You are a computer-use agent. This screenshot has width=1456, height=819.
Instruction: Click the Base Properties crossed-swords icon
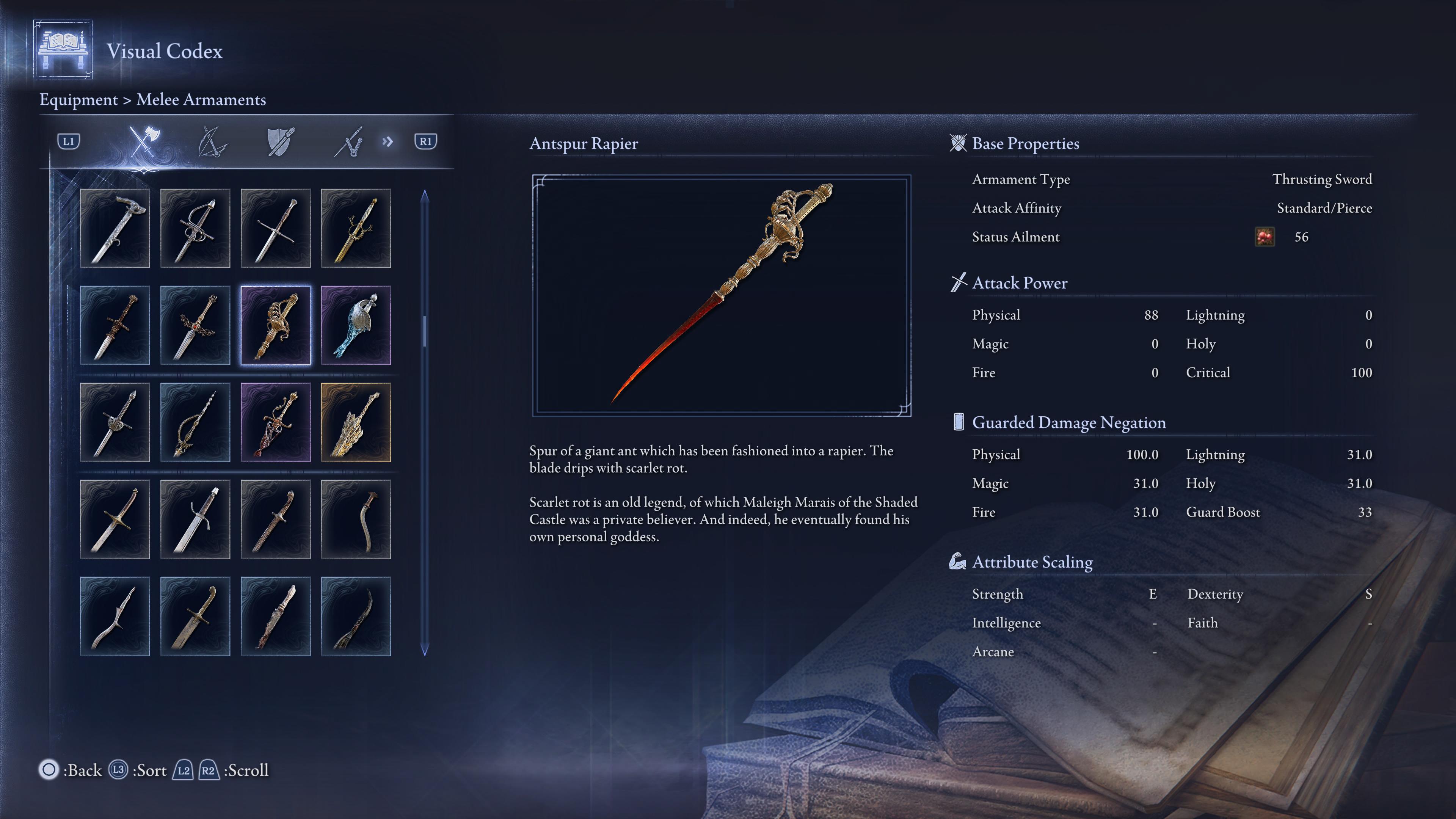pyautogui.click(x=957, y=143)
